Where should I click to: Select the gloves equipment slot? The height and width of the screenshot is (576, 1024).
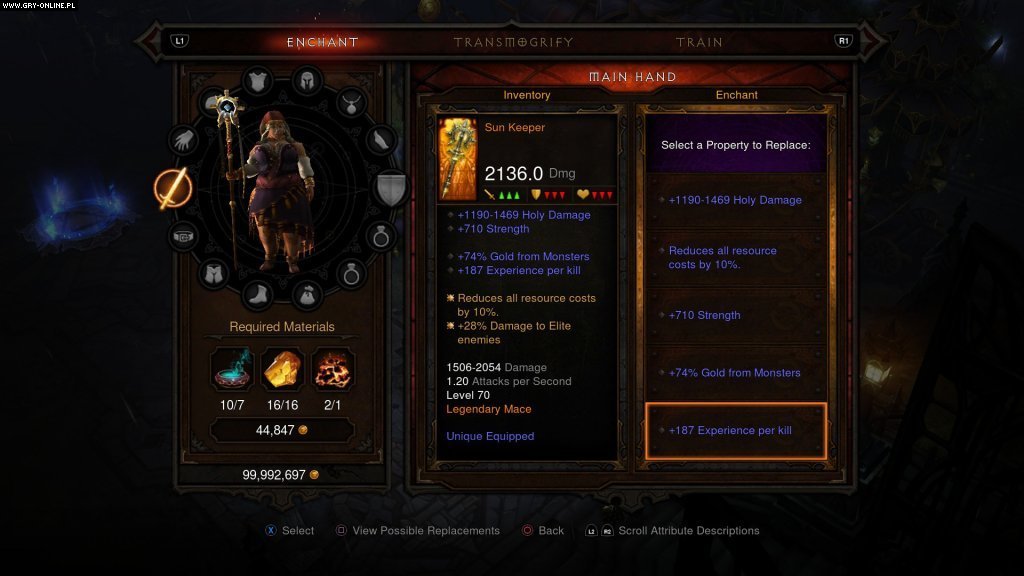click(x=183, y=141)
